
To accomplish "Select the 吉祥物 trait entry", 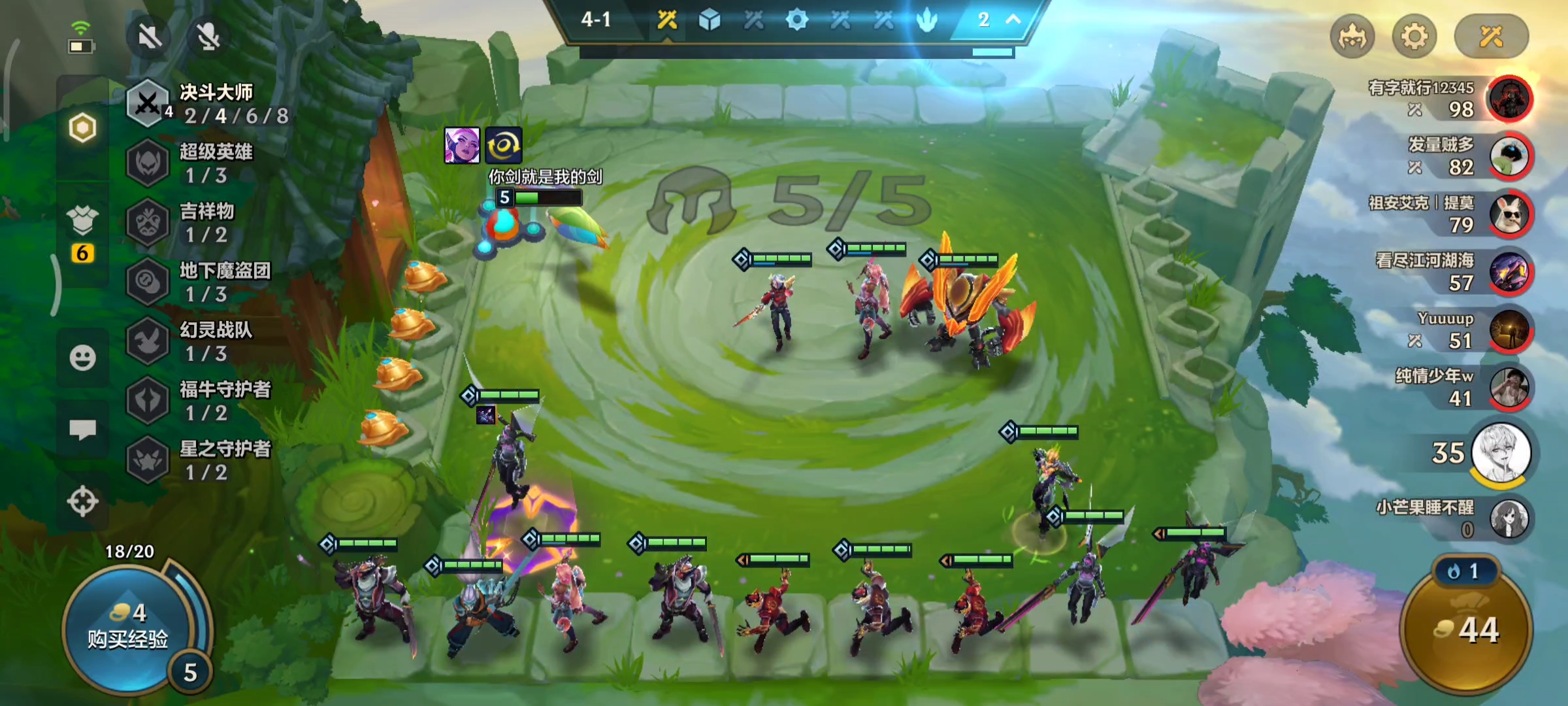I will coord(209,222).
